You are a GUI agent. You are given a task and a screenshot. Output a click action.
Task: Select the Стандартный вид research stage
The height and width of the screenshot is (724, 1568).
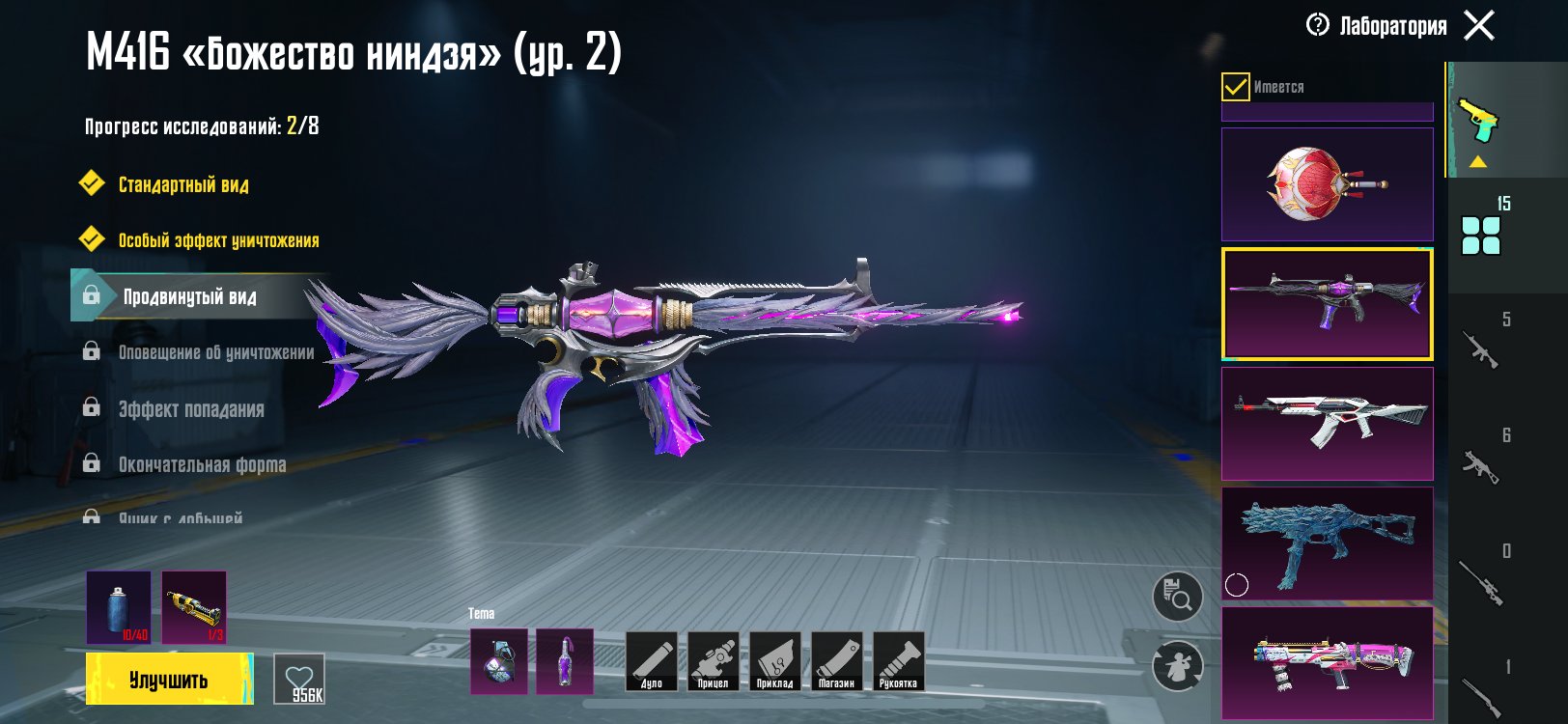coord(183,184)
